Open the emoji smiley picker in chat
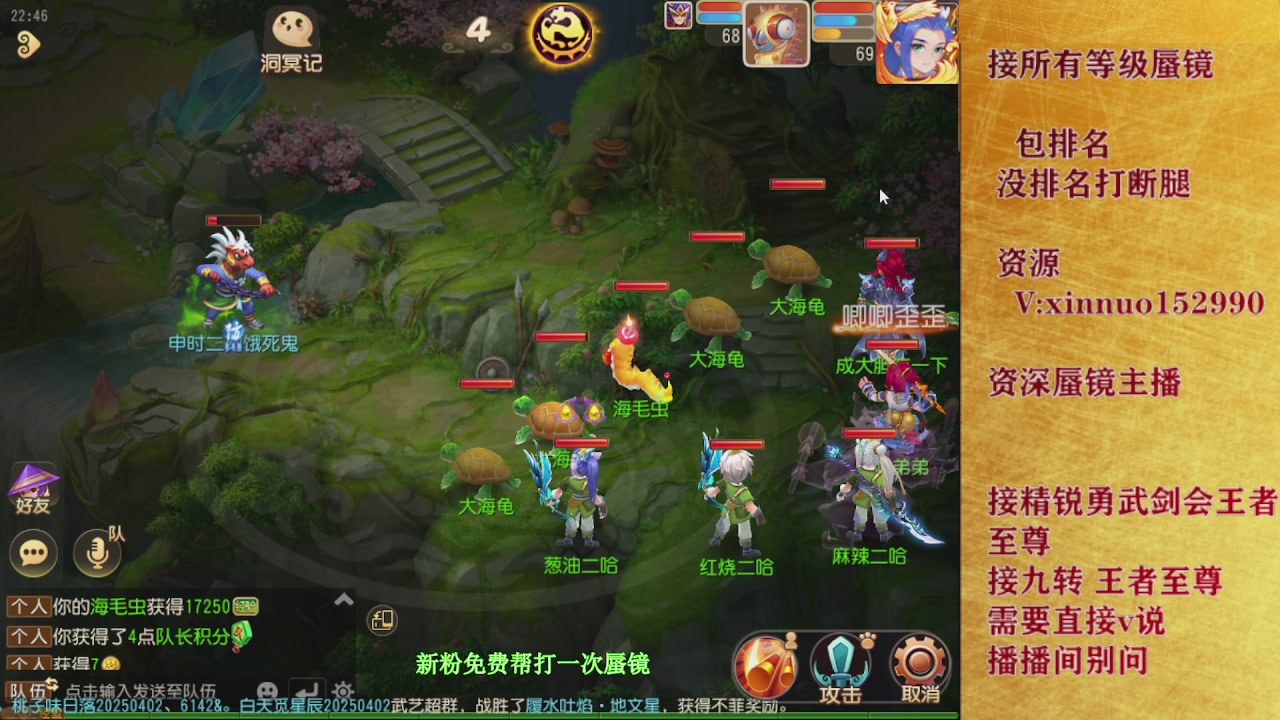Screen dimensions: 1280x720 tap(266, 688)
